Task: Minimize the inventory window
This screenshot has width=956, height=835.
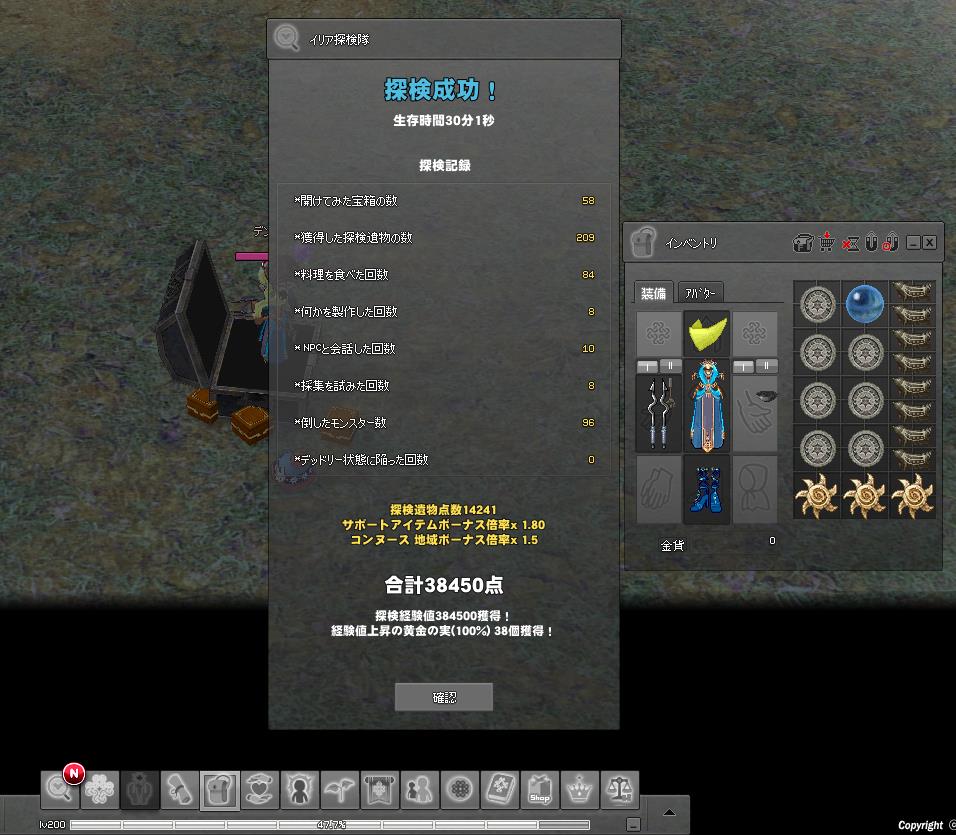Action: click(x=913, y=243)
